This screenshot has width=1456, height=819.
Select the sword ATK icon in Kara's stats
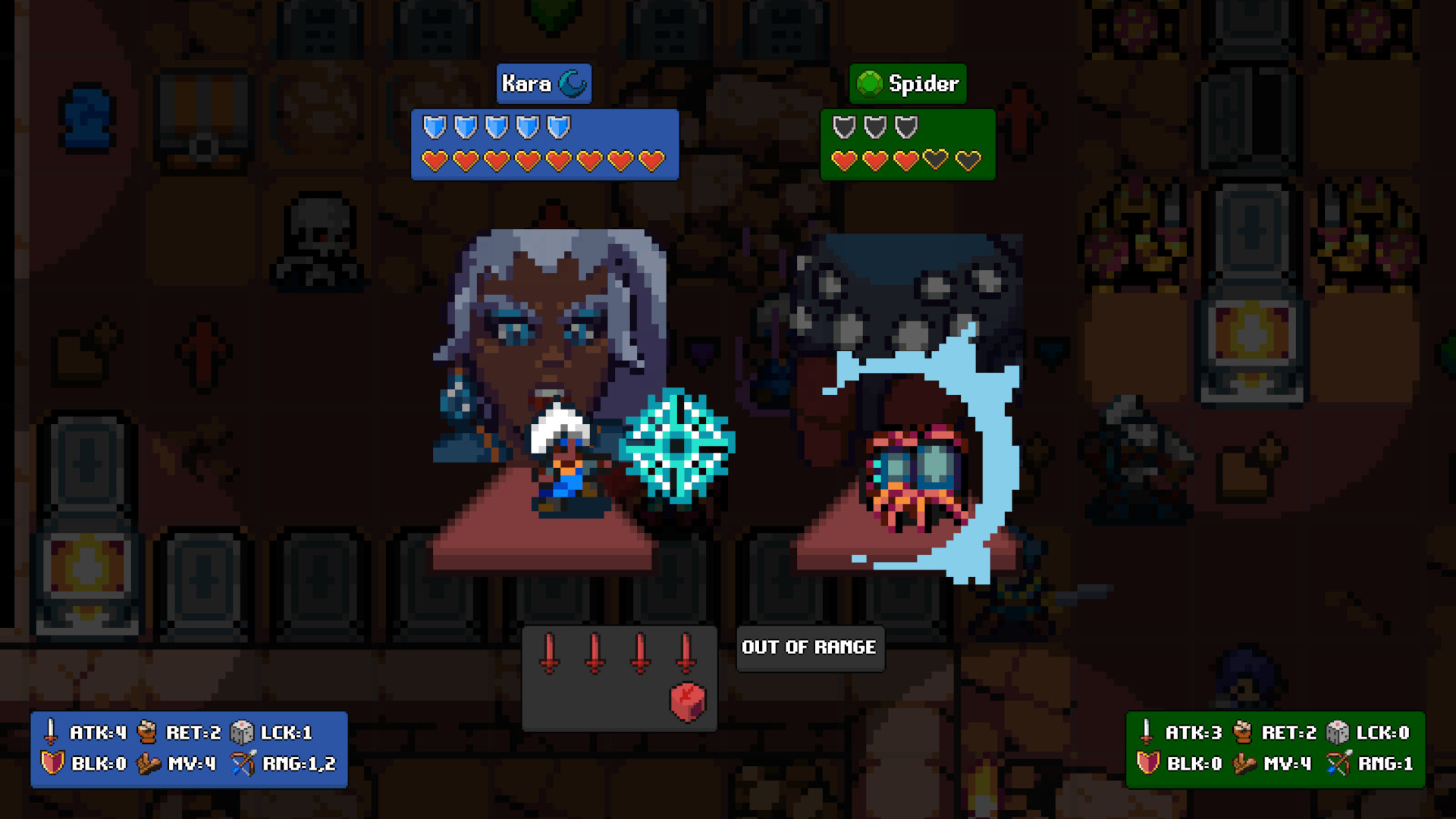click(x=52, y=732)
